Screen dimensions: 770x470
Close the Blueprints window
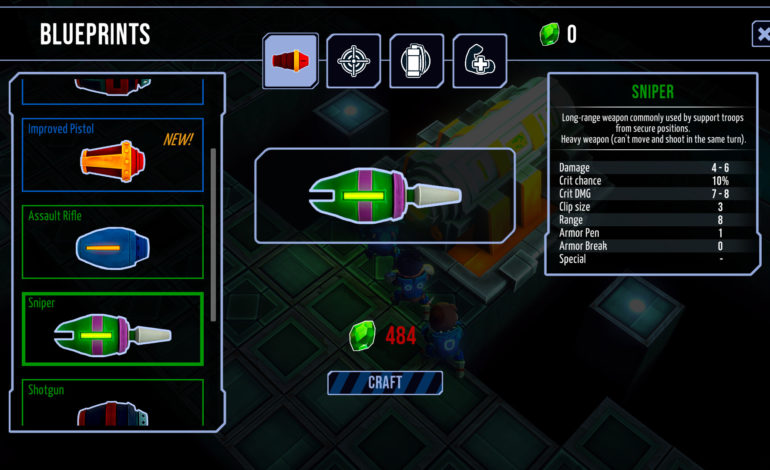(761, 35)
